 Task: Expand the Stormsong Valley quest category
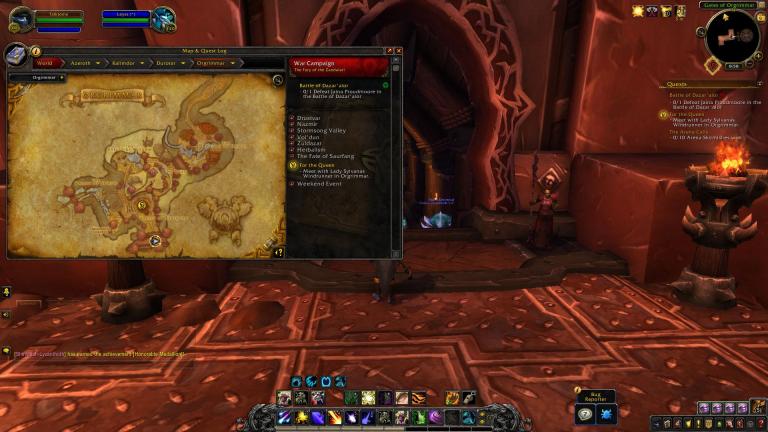pyautogui.click(x=322, y=130)
